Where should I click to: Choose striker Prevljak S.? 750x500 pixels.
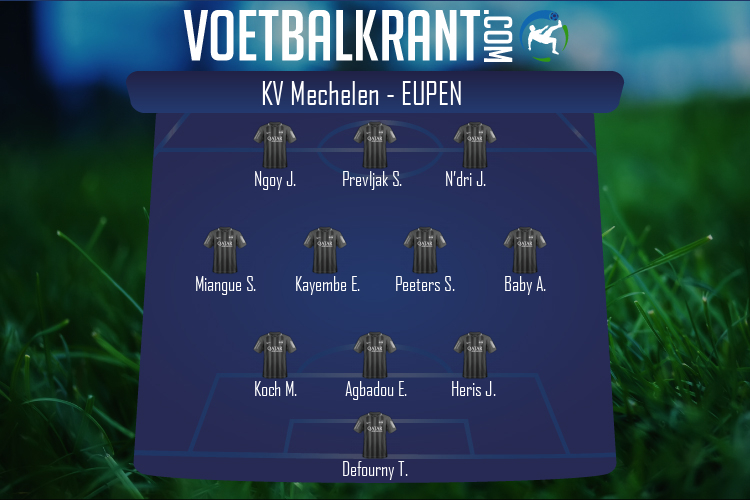(375, 146)
